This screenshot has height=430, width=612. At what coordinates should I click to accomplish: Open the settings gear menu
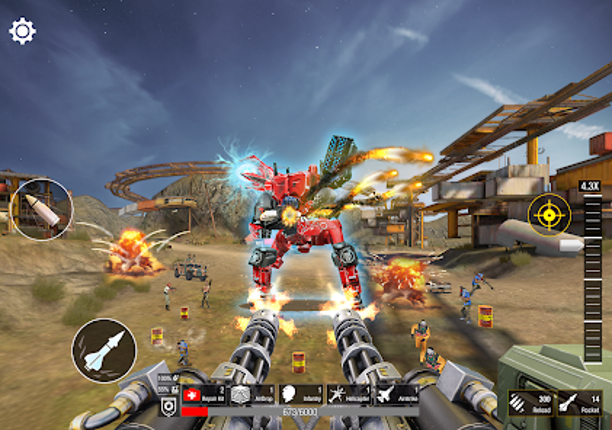coord(22,31)
